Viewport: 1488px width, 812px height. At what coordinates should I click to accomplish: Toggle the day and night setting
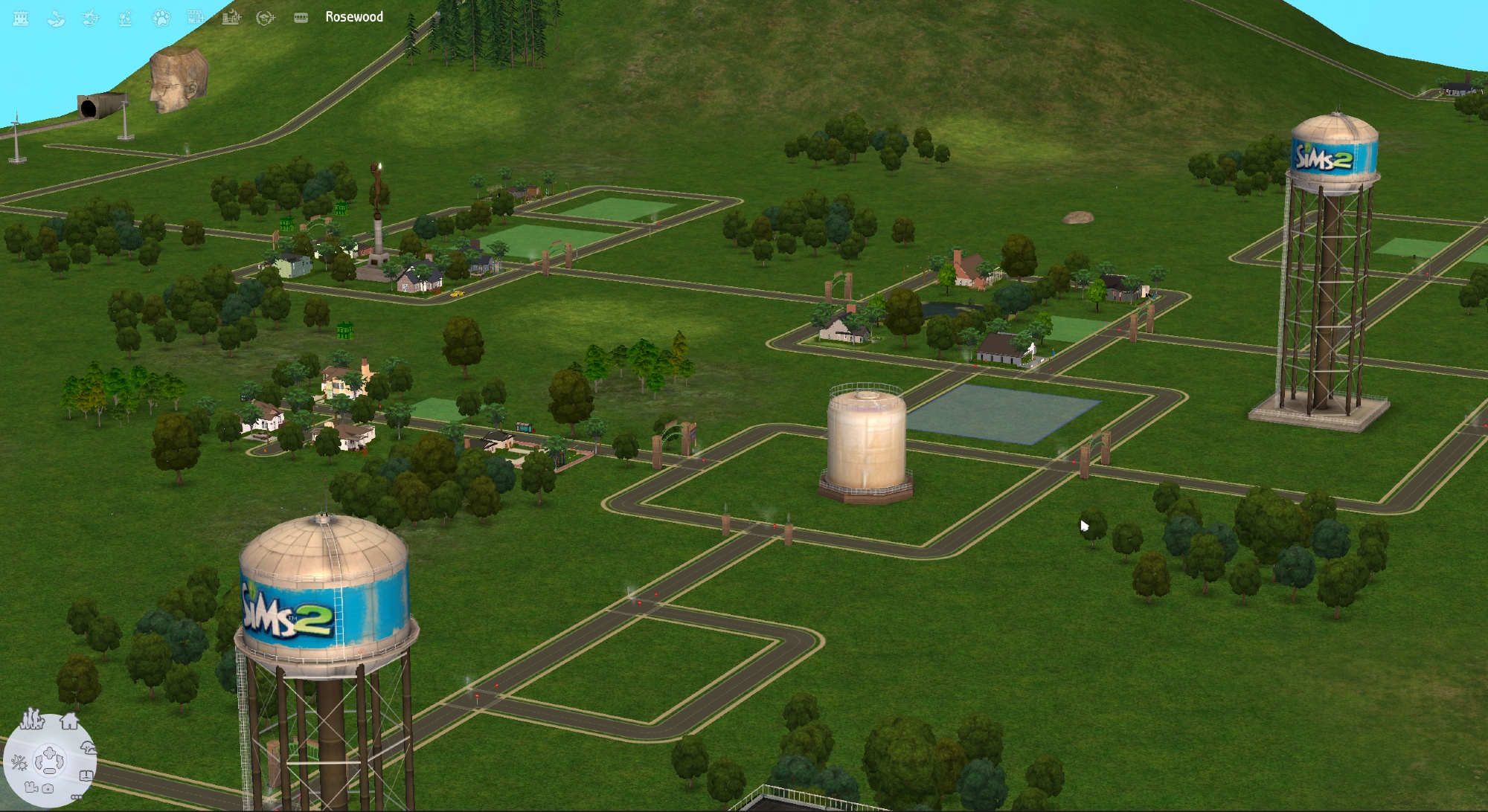(19, 762)
